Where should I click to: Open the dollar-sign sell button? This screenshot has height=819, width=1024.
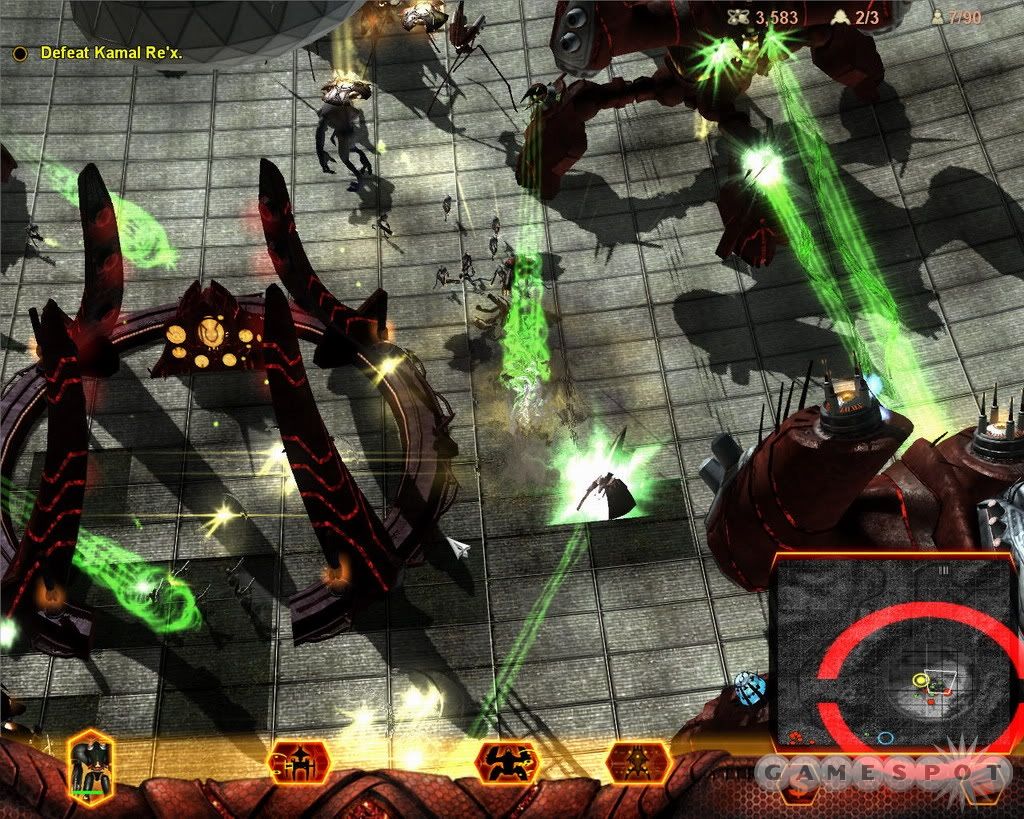pyautogui.click(x=797, y=786)
